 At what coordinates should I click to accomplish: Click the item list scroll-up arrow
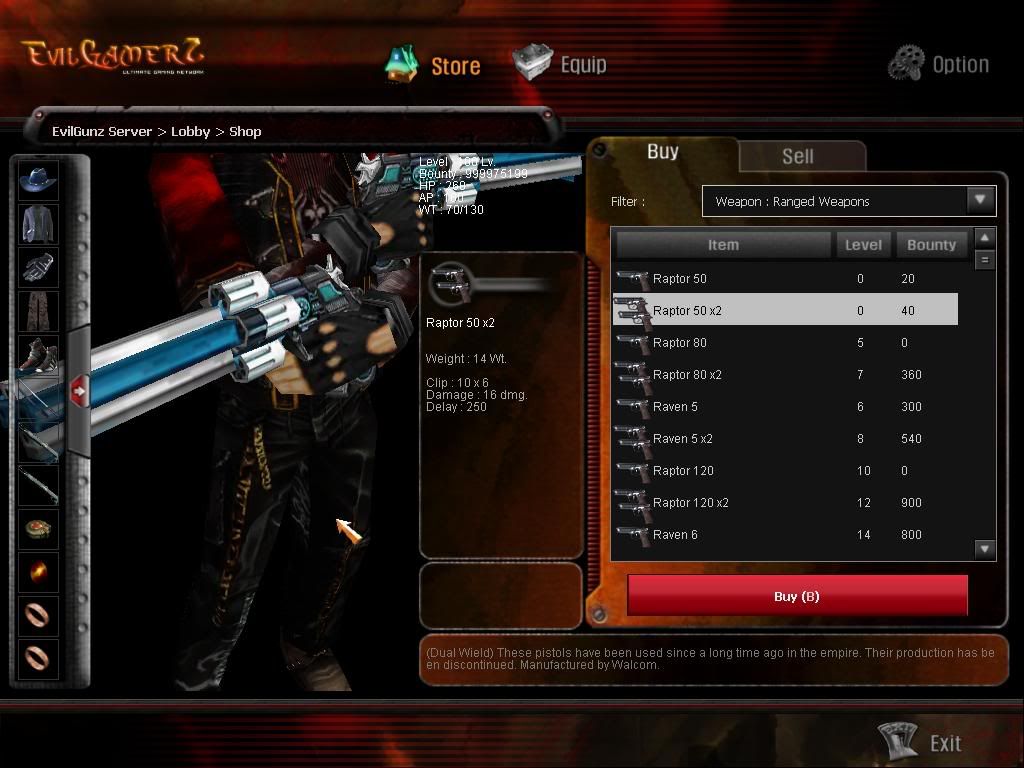coord(985,238)
